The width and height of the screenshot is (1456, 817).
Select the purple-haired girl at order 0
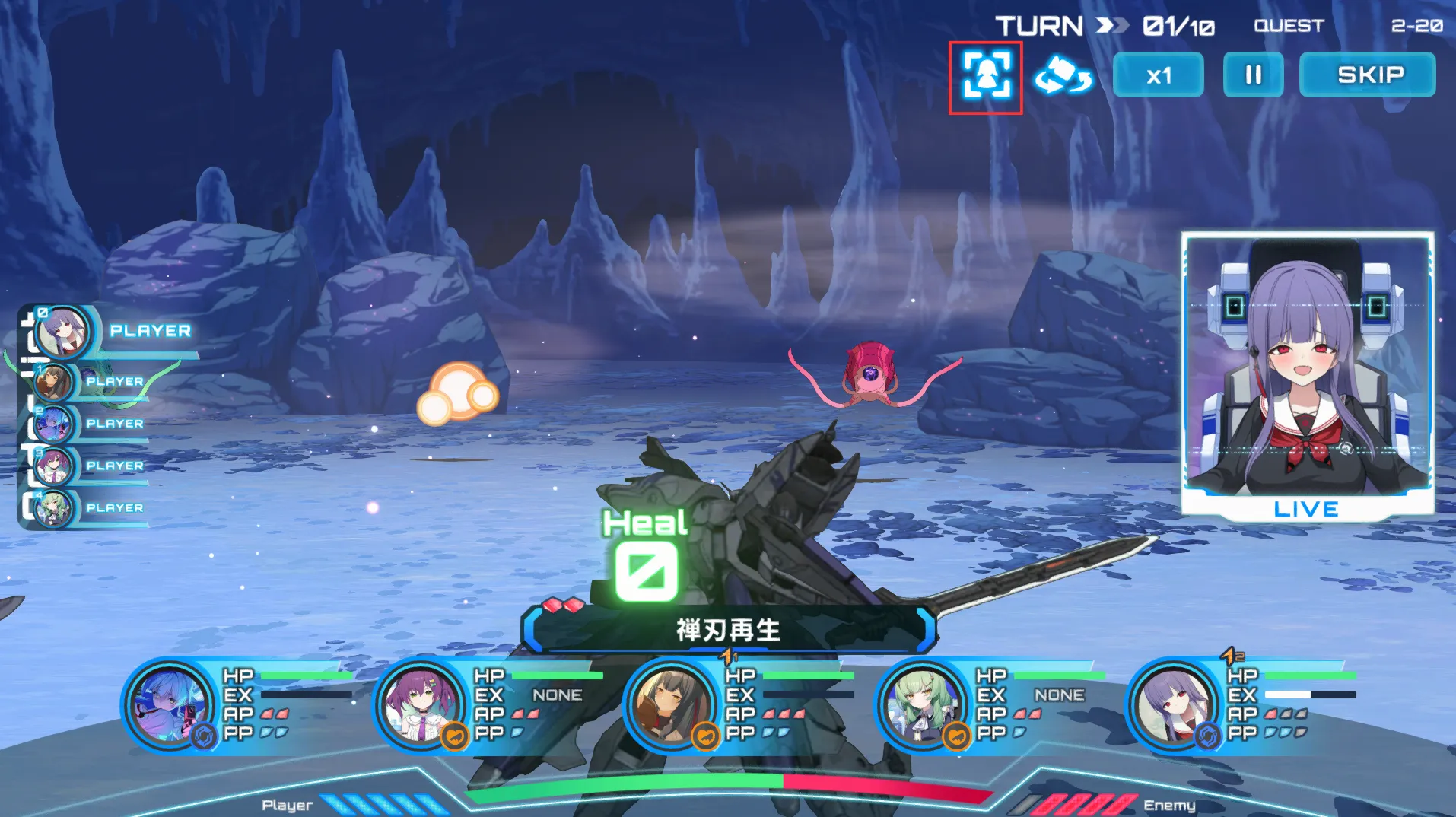click(62, 332)
